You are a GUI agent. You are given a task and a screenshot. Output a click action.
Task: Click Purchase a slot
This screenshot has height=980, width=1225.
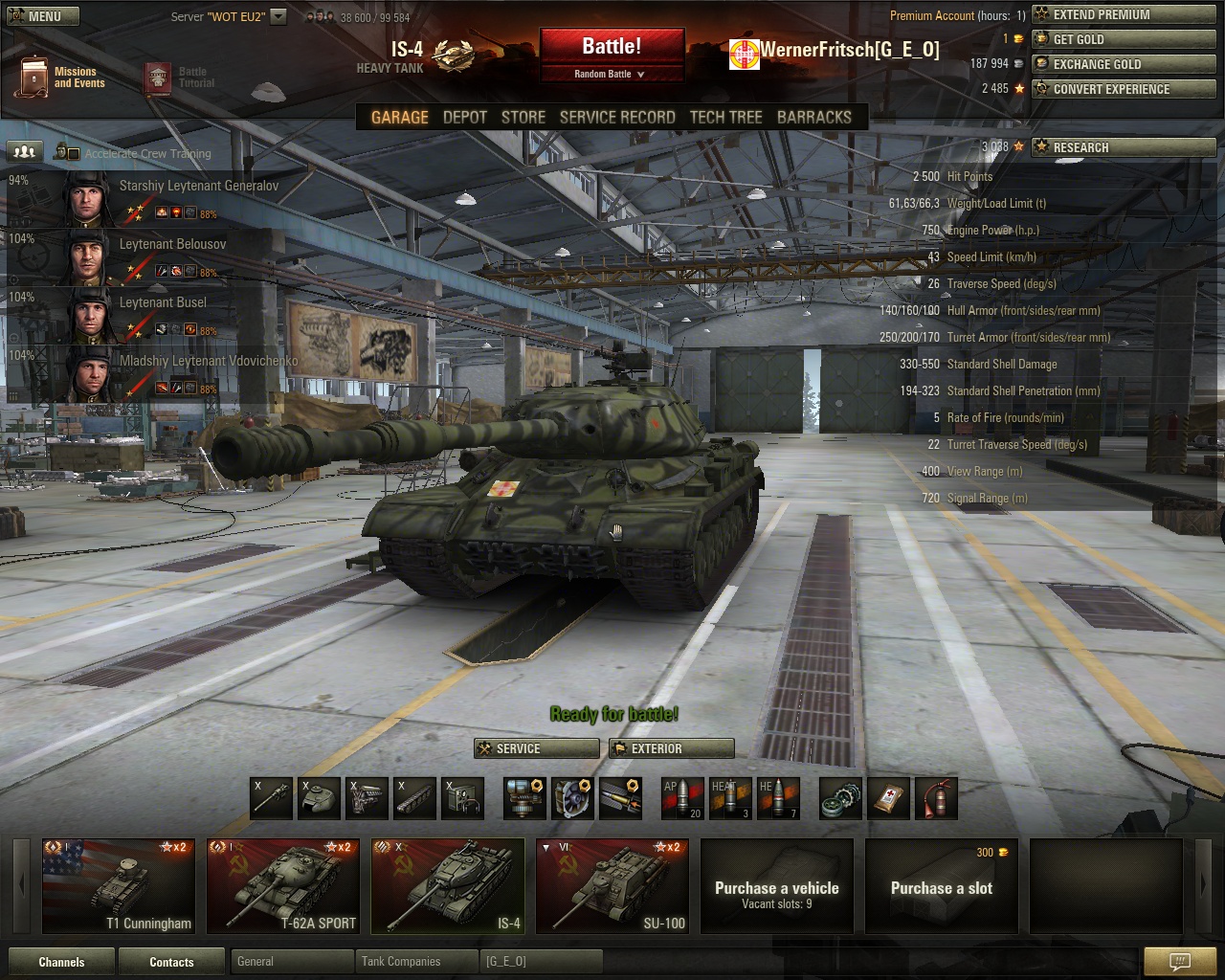(941, 887)
